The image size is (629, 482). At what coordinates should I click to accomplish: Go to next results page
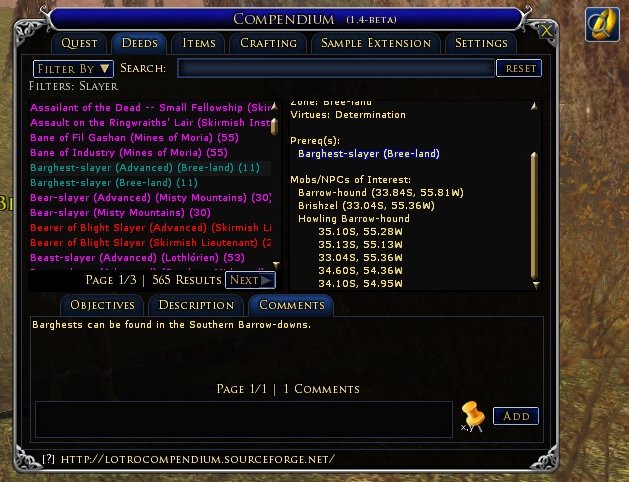point(249,280)
